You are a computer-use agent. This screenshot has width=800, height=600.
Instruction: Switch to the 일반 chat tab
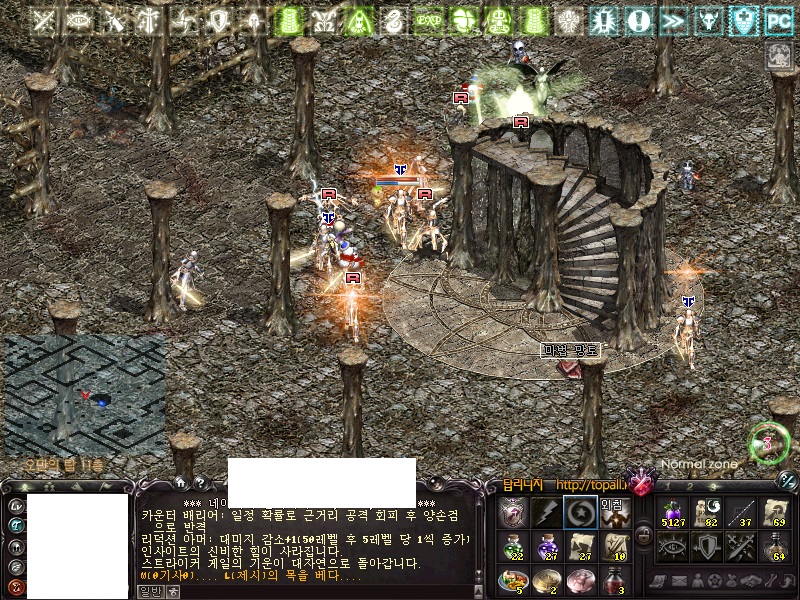(150, 591)
